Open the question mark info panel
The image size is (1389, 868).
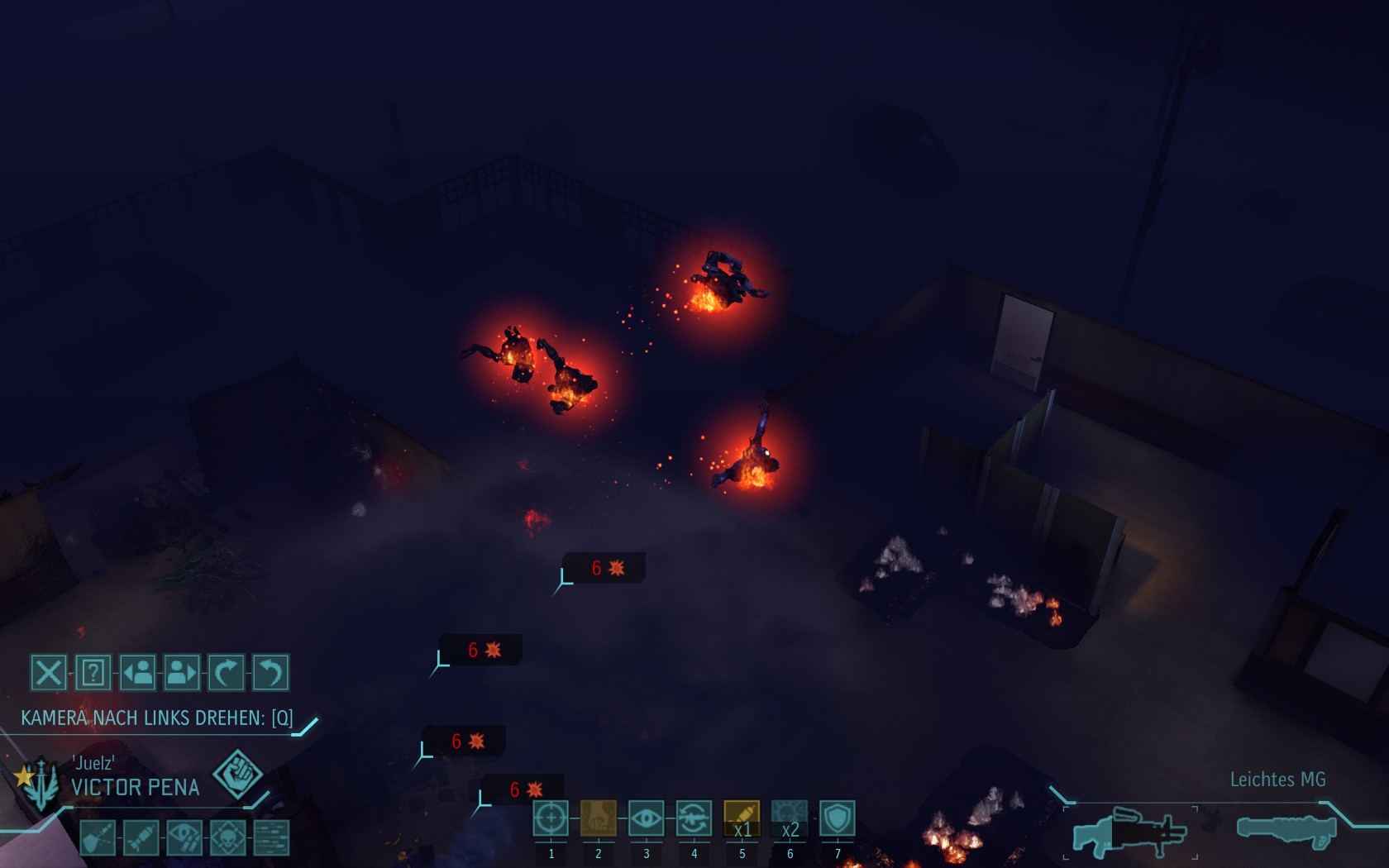[x=93, y=672]
